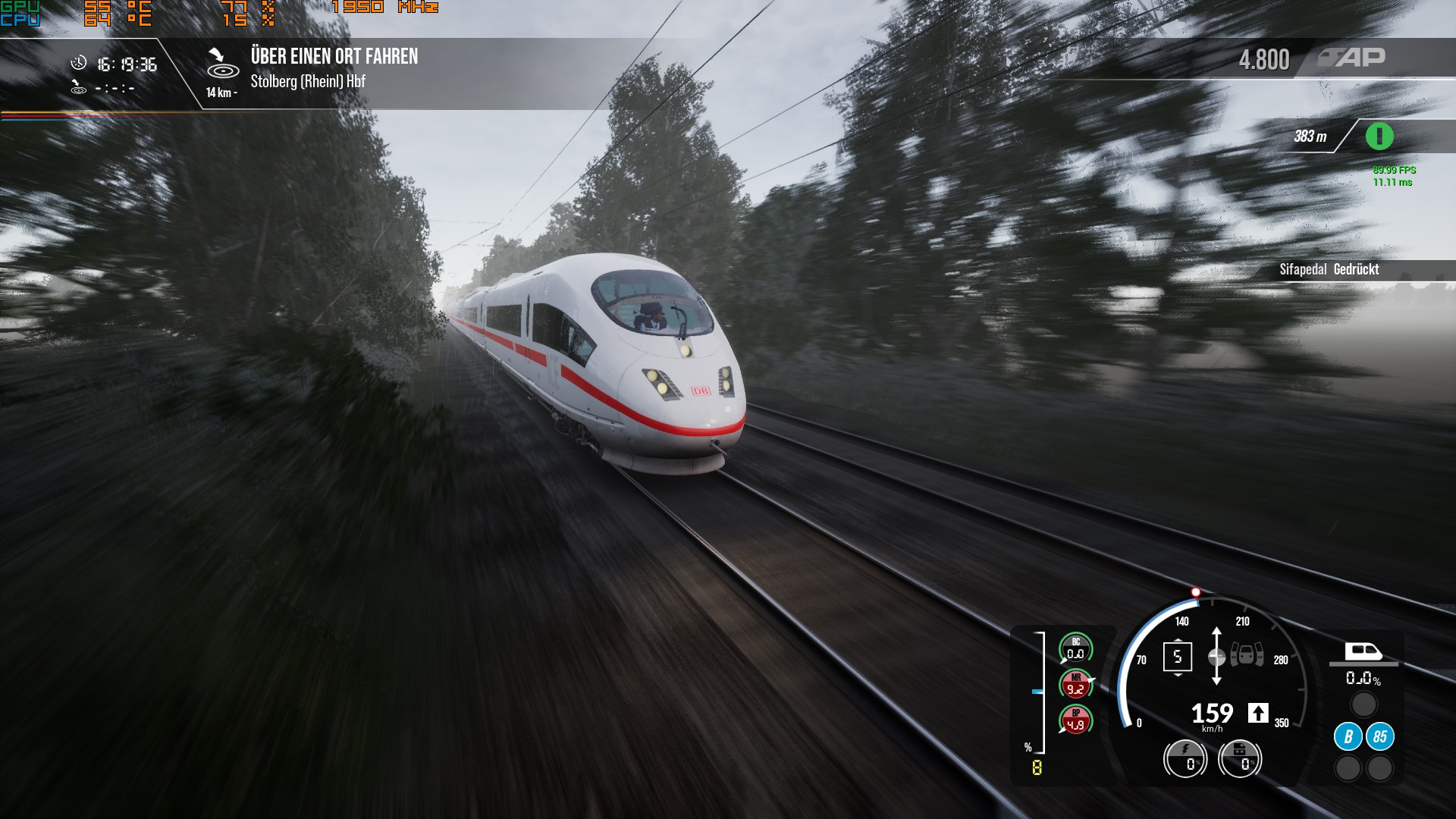Click the white train gradient icon
The width and height of the screenshot is (1456, 819).
coord(1363,652)
